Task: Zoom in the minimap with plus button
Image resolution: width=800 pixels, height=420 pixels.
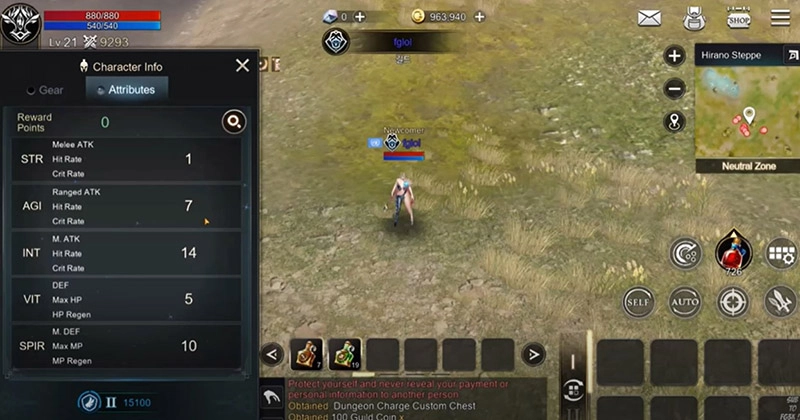Action: pos(675,56)
